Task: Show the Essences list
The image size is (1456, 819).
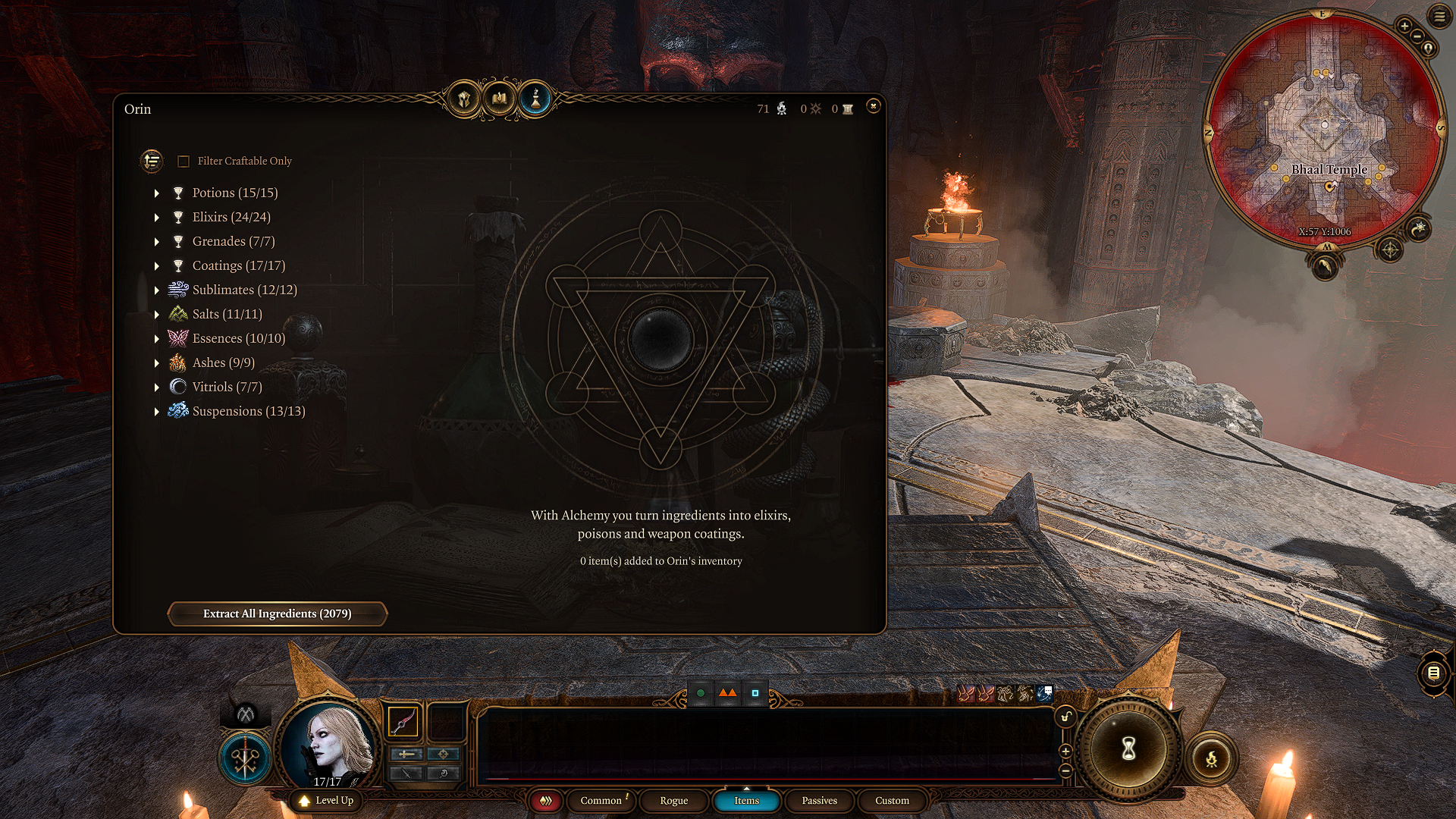Action: coord(157,339)
